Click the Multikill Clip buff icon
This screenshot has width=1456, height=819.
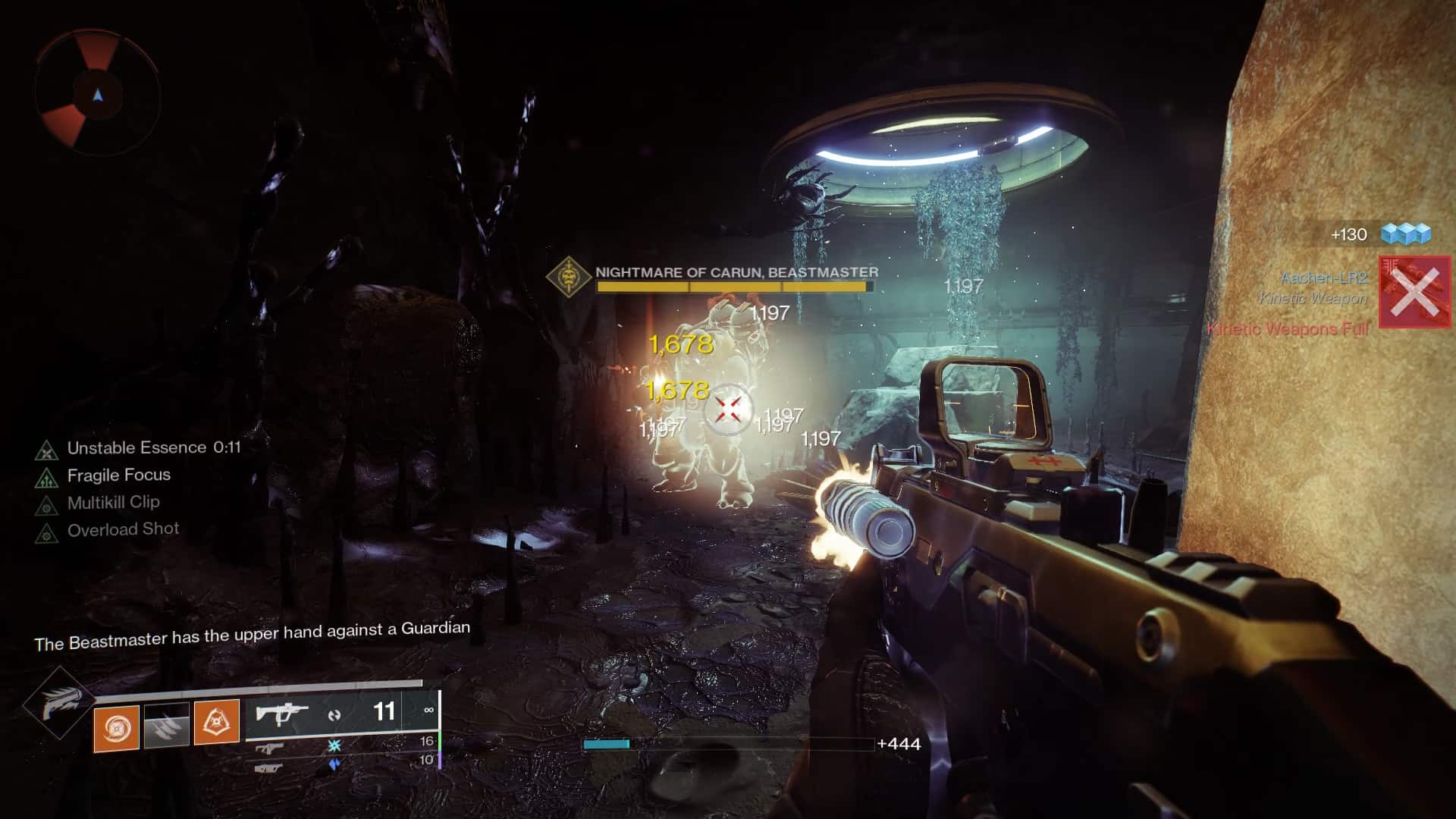coord(47,502)
